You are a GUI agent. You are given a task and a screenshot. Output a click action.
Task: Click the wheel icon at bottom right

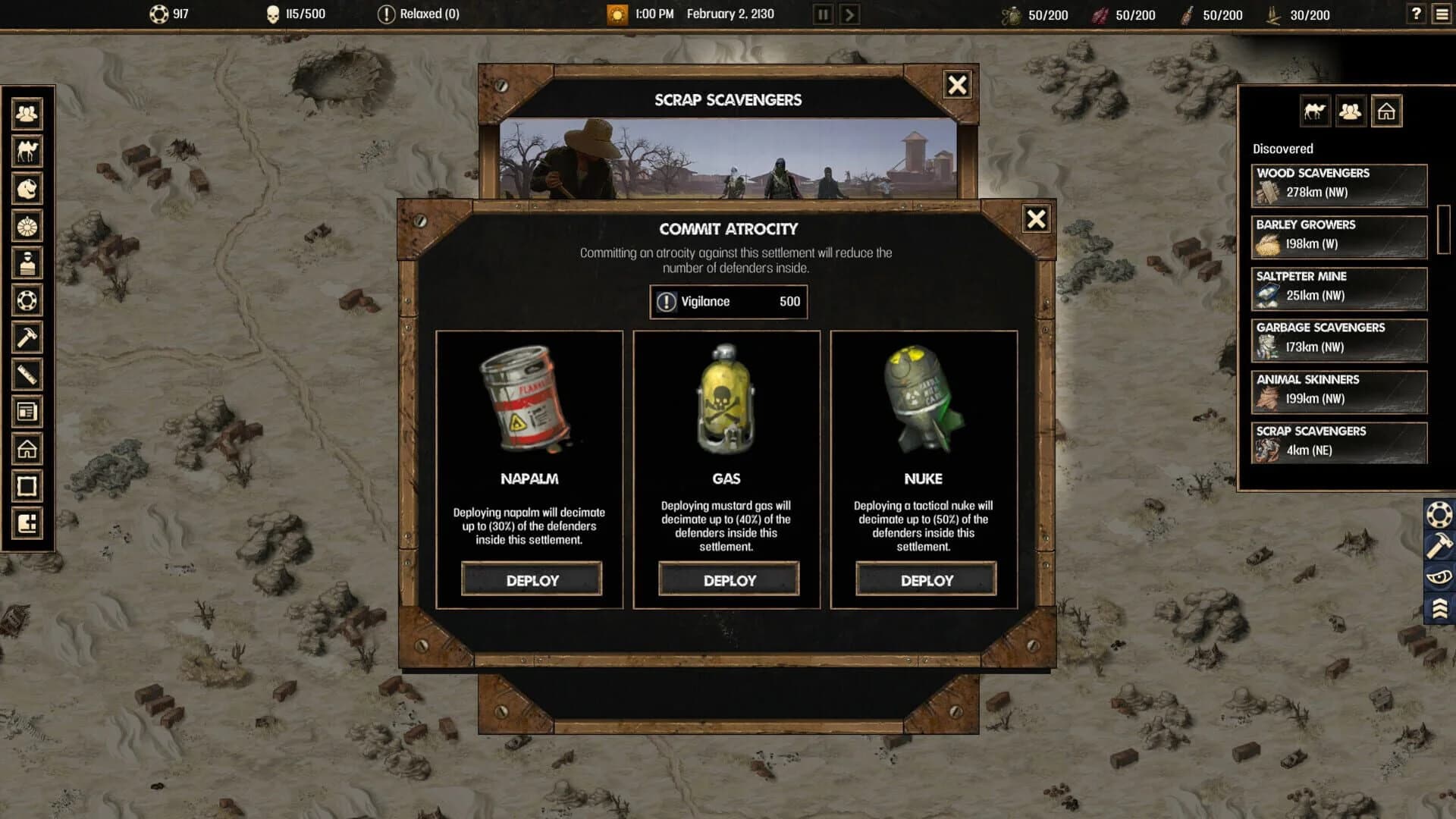click(x=1439, y=514)
